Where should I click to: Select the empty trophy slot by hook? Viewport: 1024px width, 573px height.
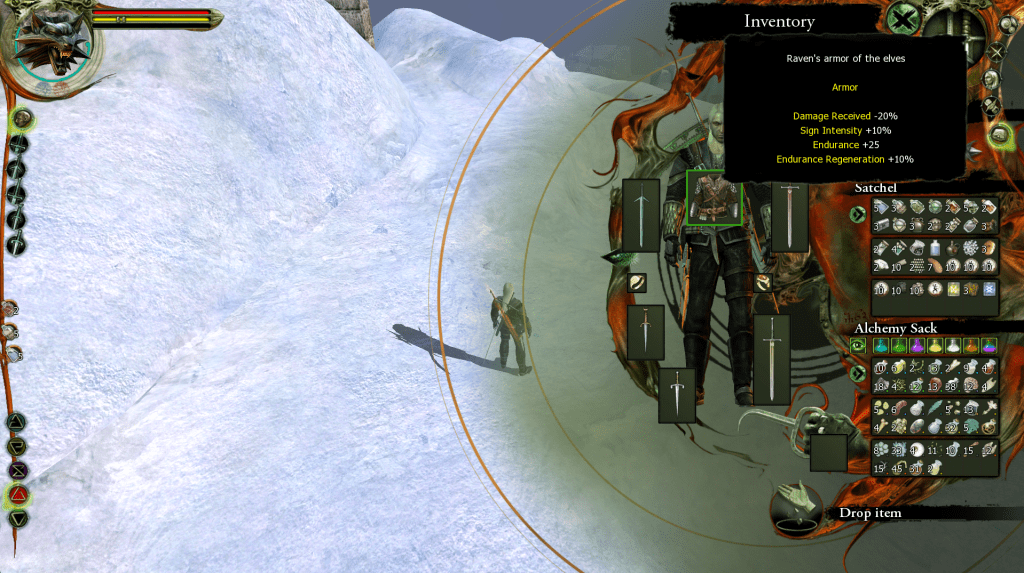(x=828, y=453)
